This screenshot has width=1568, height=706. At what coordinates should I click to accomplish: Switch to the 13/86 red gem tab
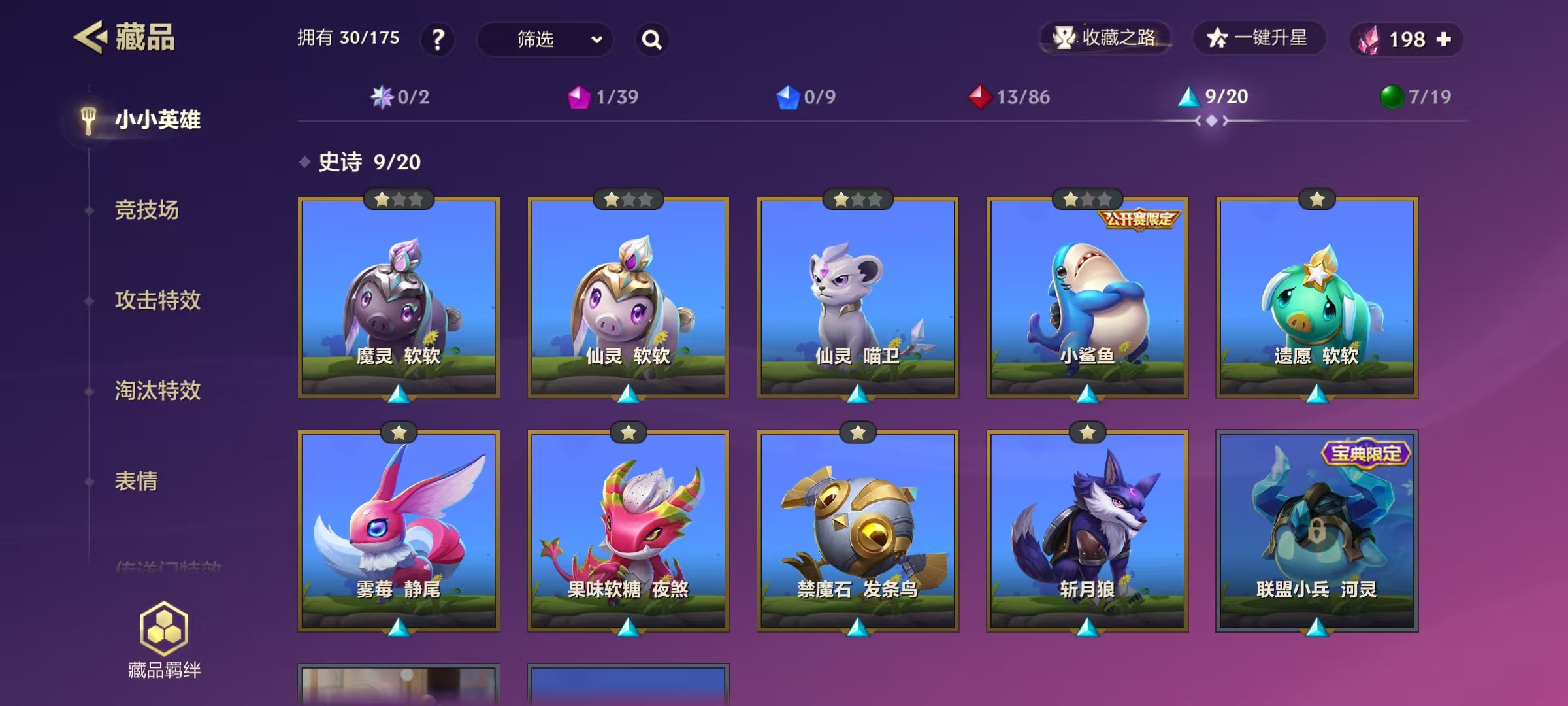[x=1009, y=97]
